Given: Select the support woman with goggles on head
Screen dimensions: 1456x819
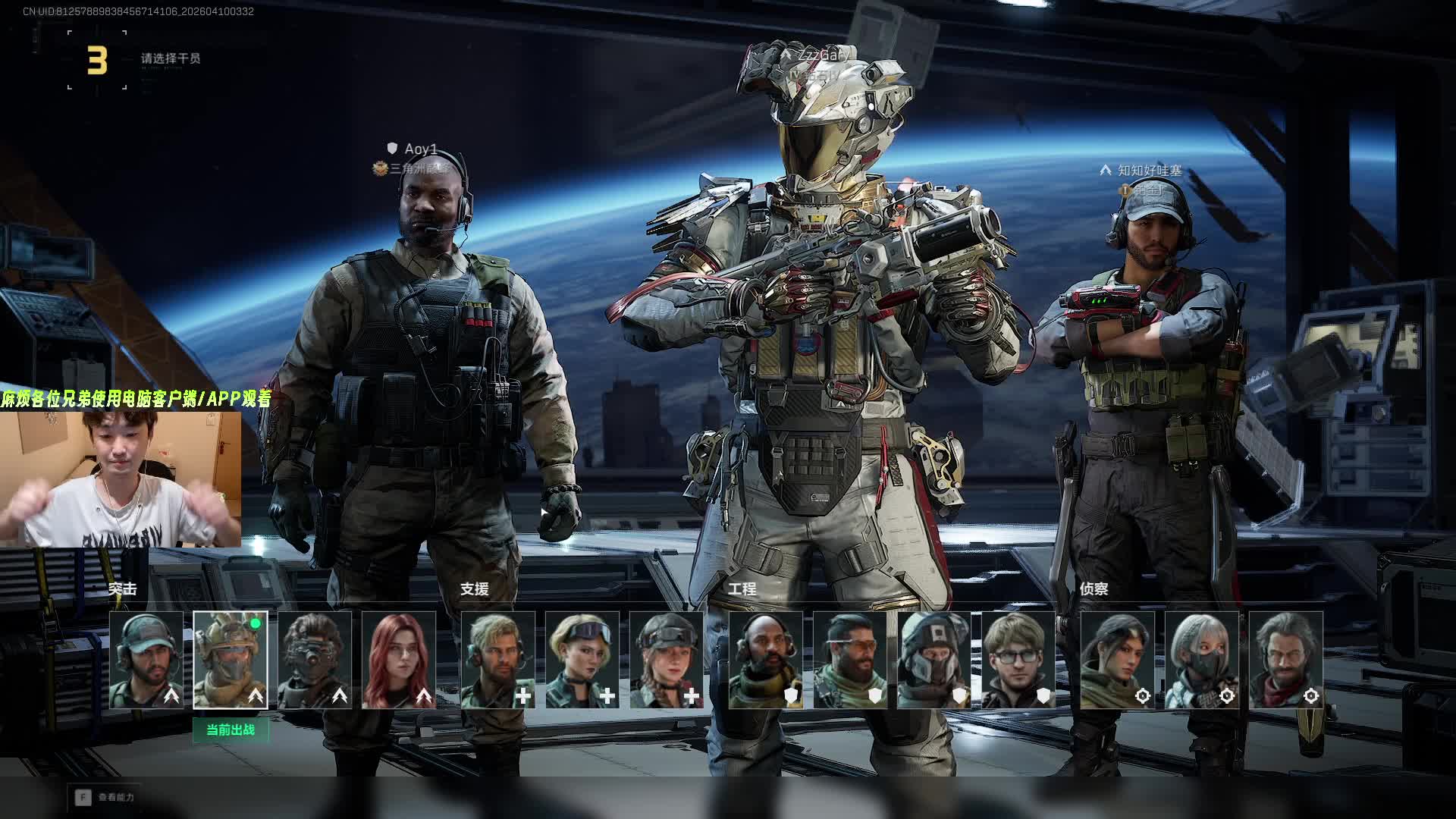Looking at the screenshot, I should (x=582, y=660).
